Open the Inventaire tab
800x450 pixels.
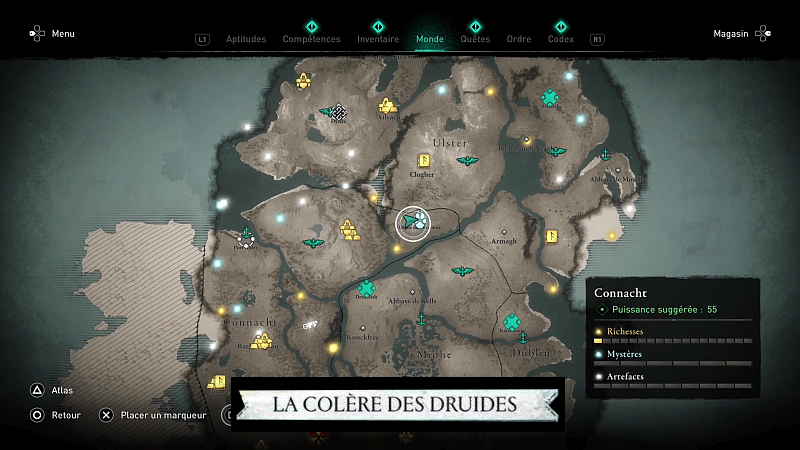click(378, 39)
